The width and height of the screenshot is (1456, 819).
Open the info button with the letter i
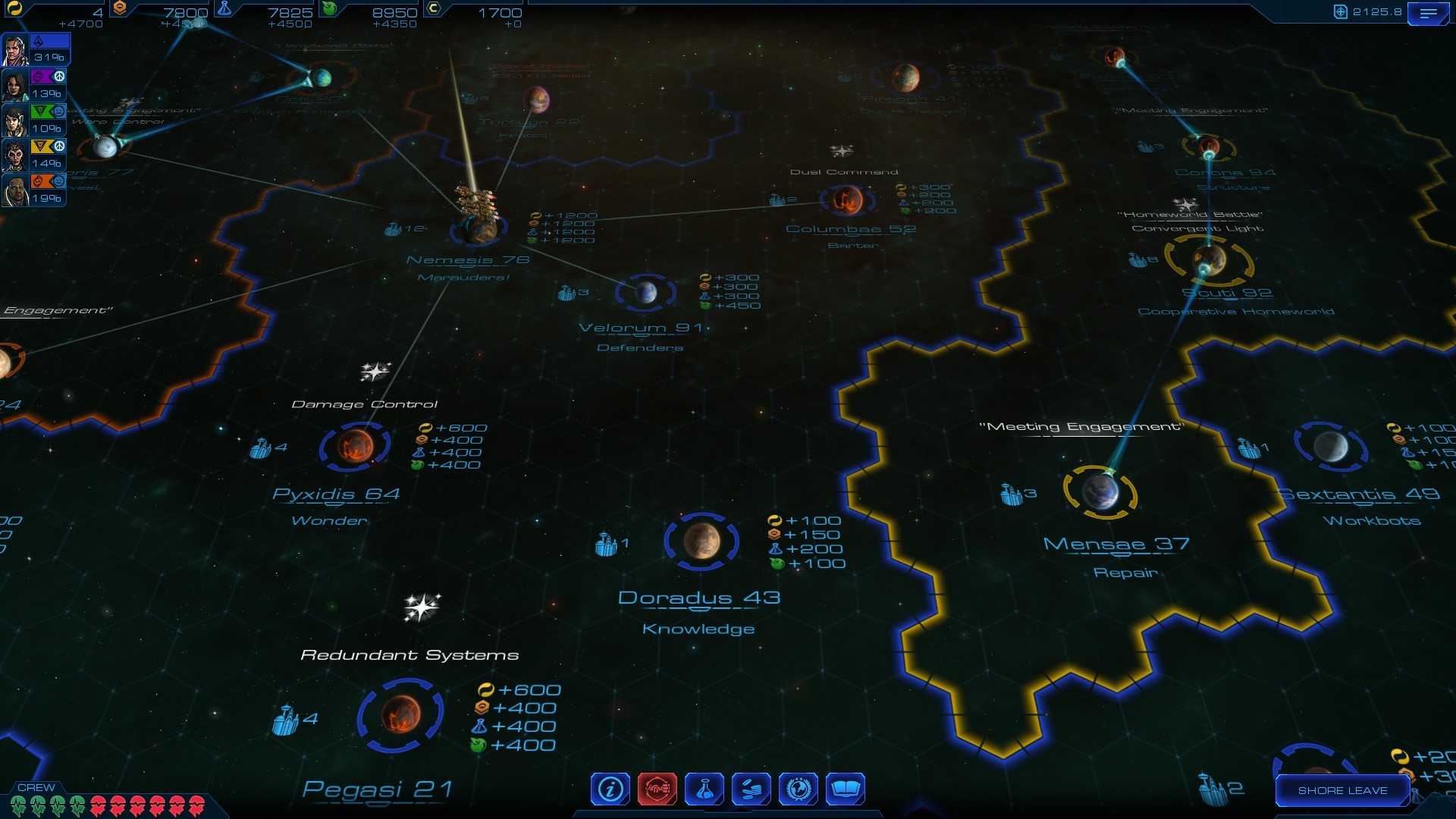[610, 789]
